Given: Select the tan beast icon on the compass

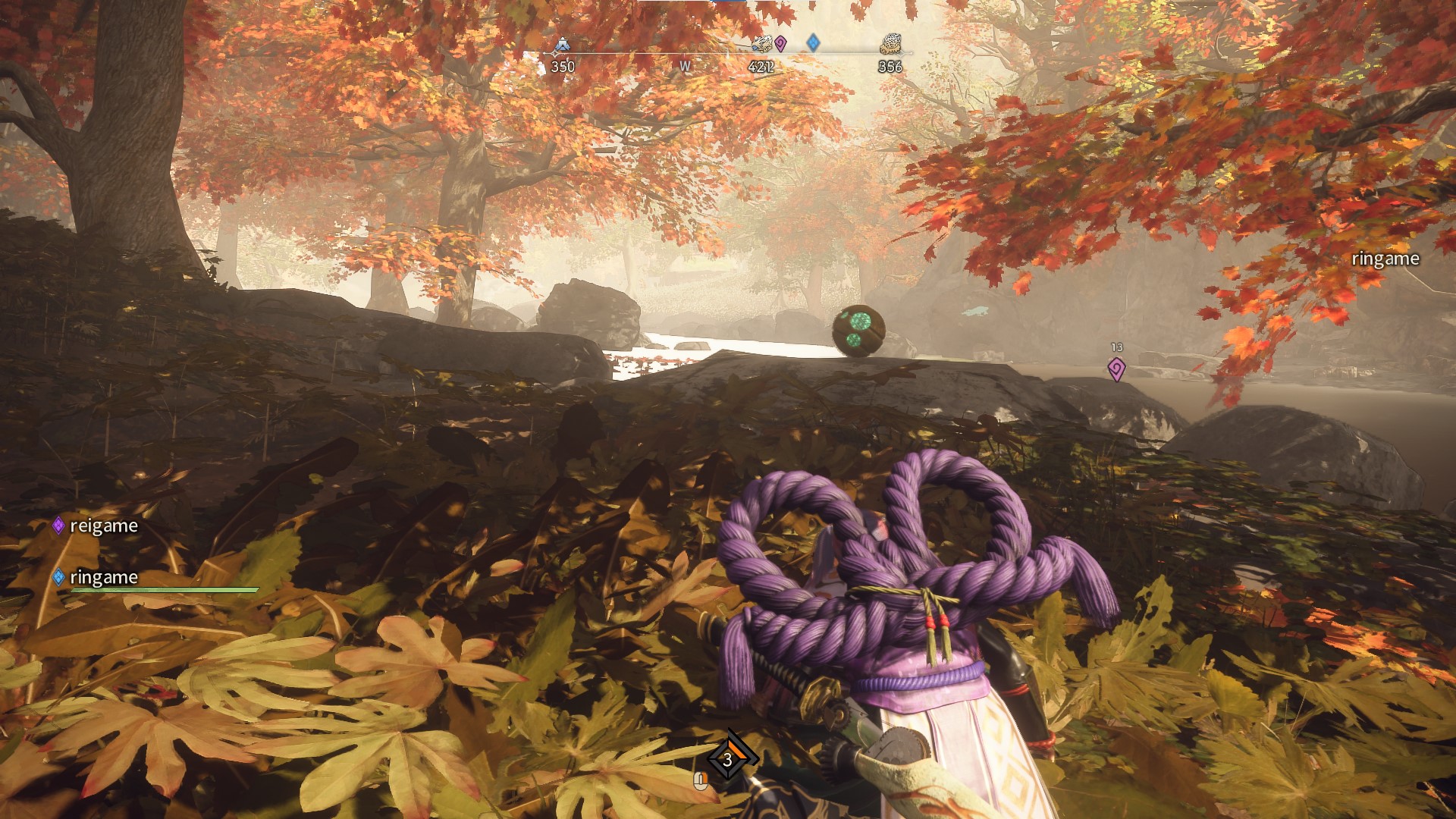Looking at the screenshot, I should pyautogui.click(x=890, y=45).
